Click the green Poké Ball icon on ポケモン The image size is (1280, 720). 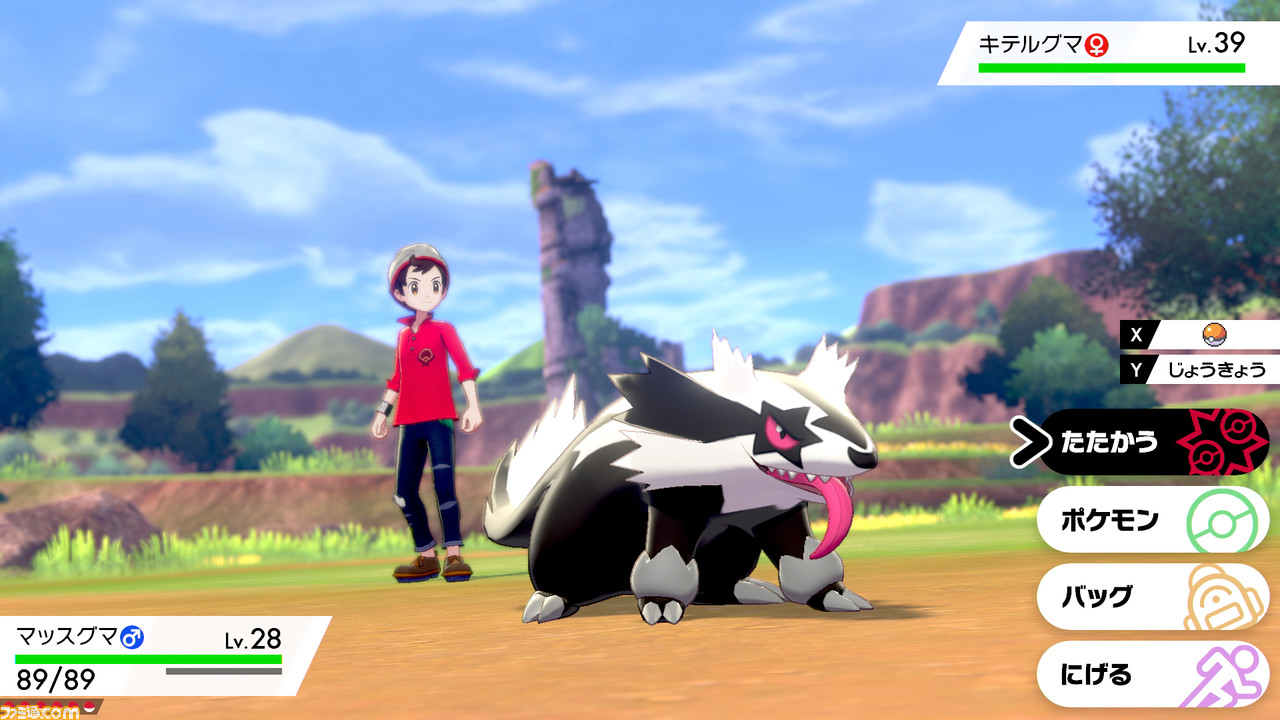click(x=1219, y=518)
